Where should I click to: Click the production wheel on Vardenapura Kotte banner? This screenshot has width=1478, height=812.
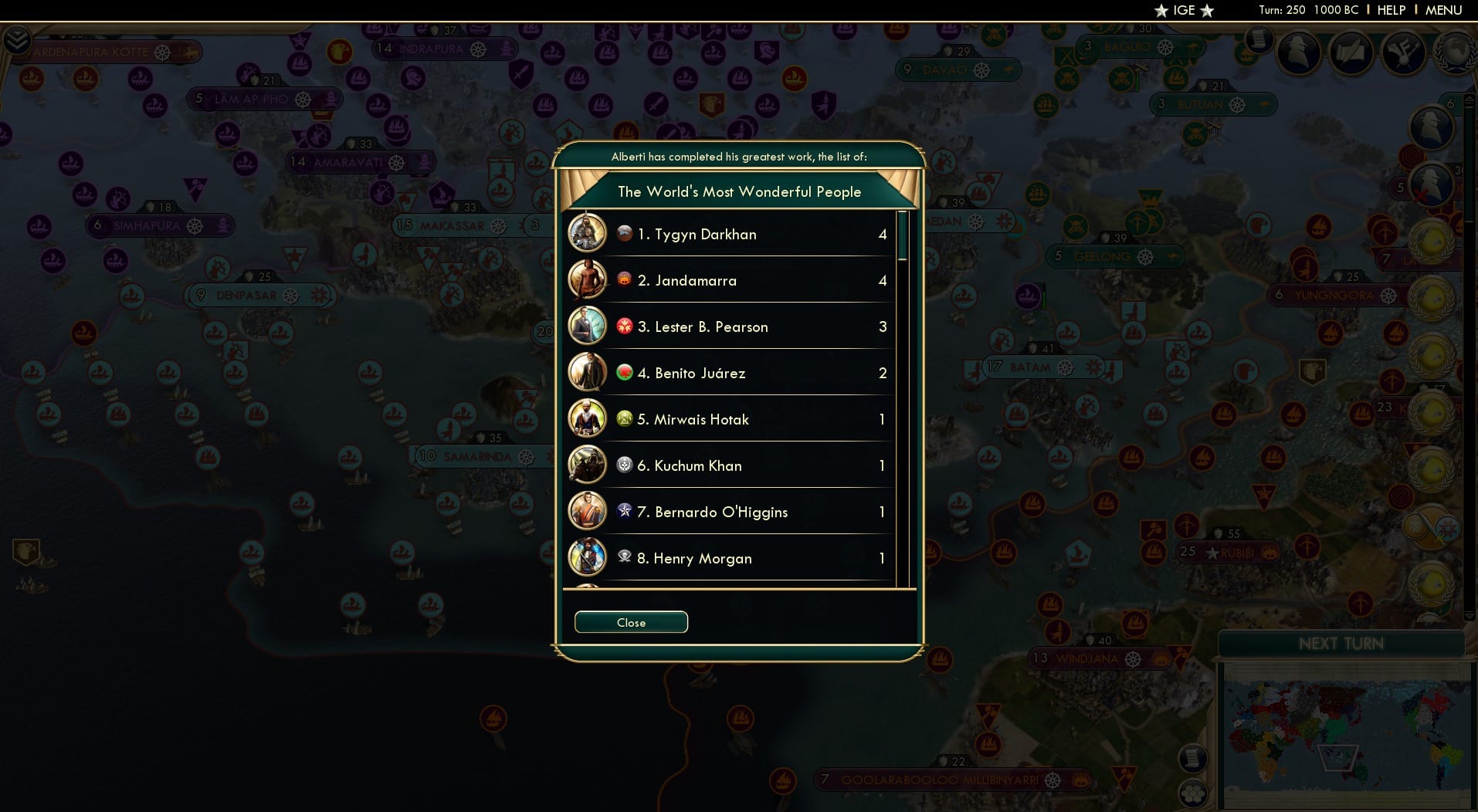[x=161, y=52]
